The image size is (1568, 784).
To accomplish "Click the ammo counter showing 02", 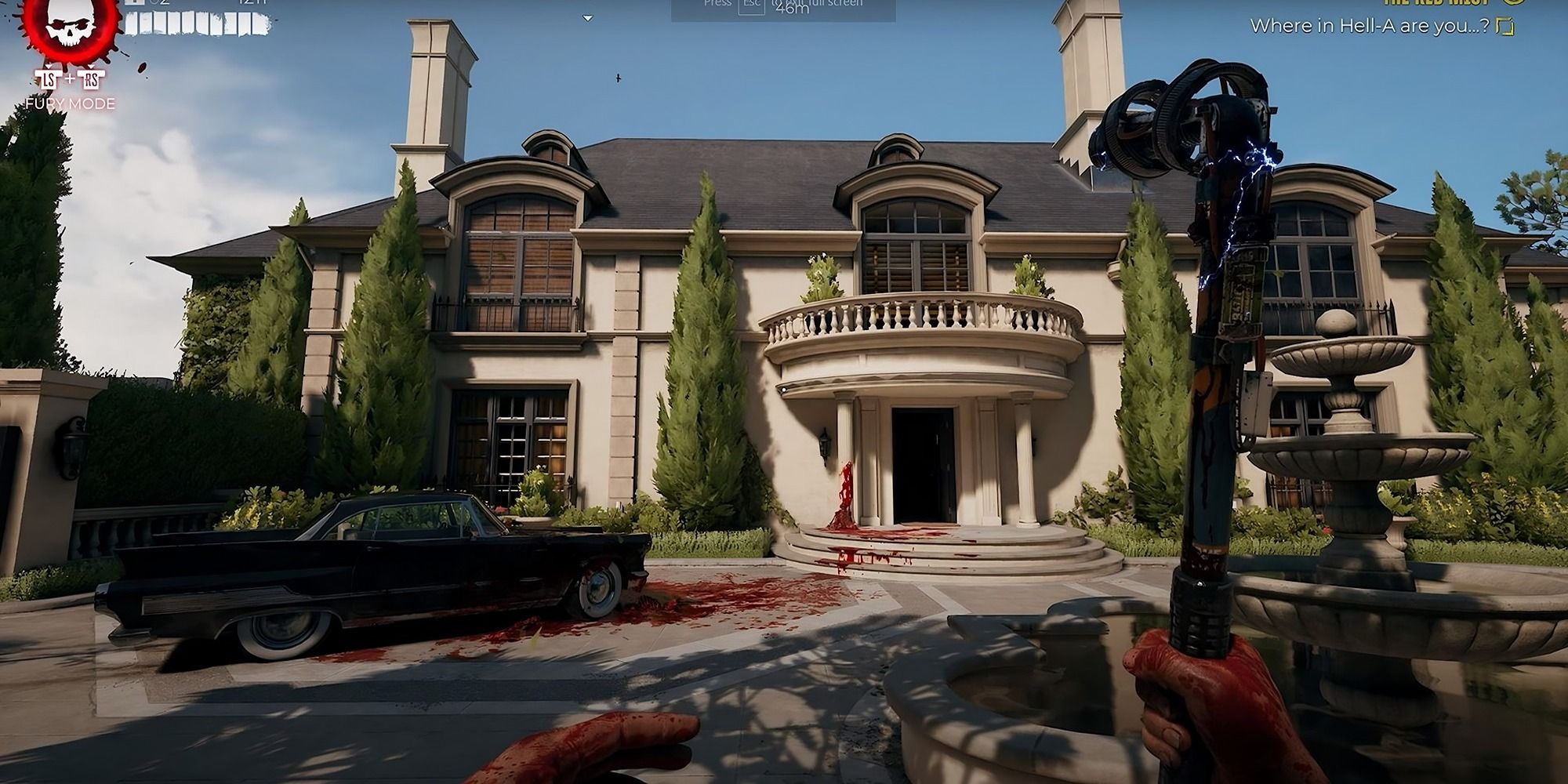I will (x=161, y=3).
